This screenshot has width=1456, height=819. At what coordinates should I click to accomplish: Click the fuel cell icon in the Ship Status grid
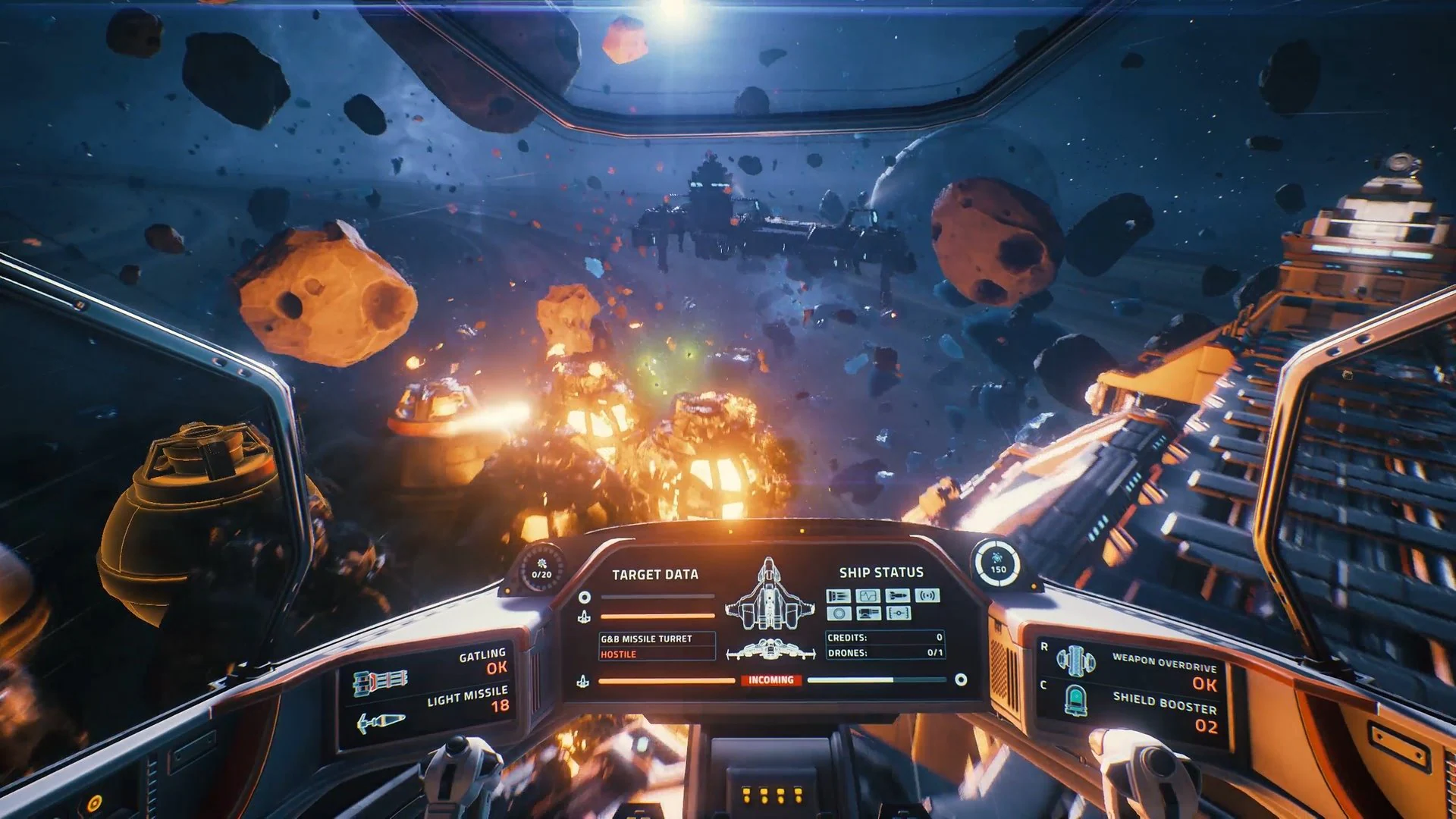(839, 595)
